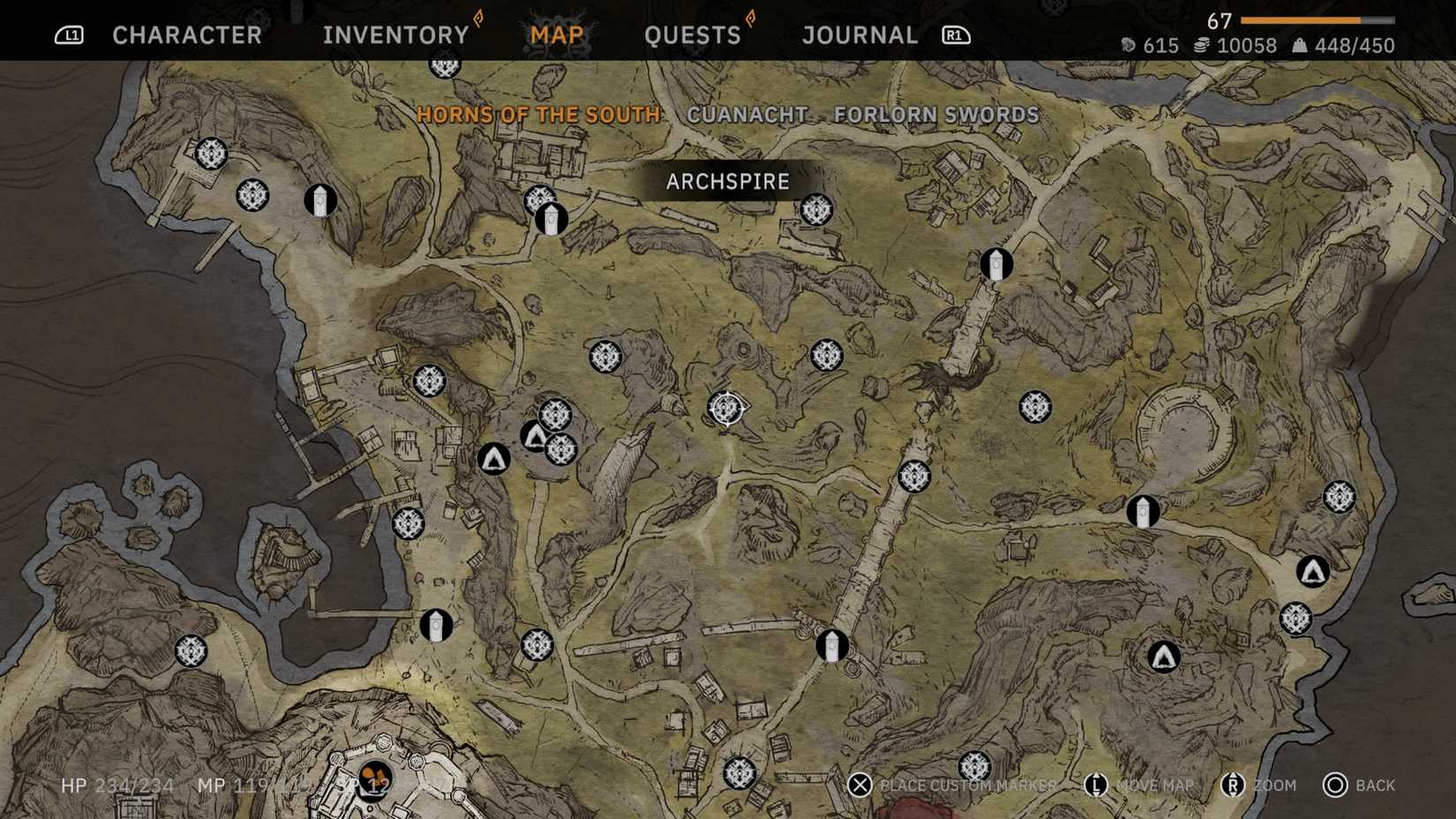The width and height of the screenshot is (1456, 819).
Task: Open the Quests screen
Action: coord(694,34)
